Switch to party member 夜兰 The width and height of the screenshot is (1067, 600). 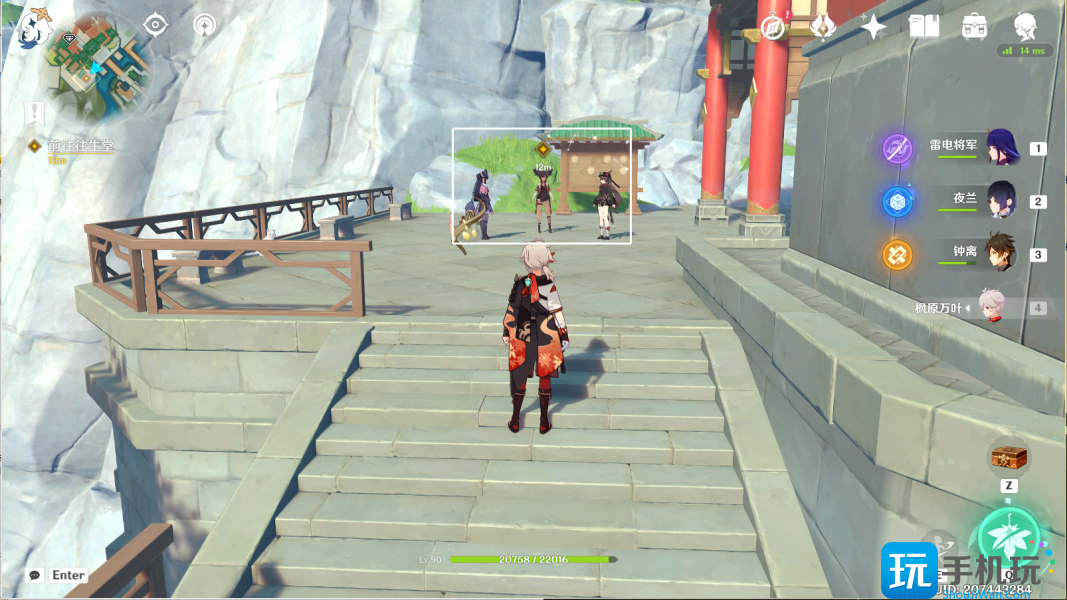coord(1001,201)
